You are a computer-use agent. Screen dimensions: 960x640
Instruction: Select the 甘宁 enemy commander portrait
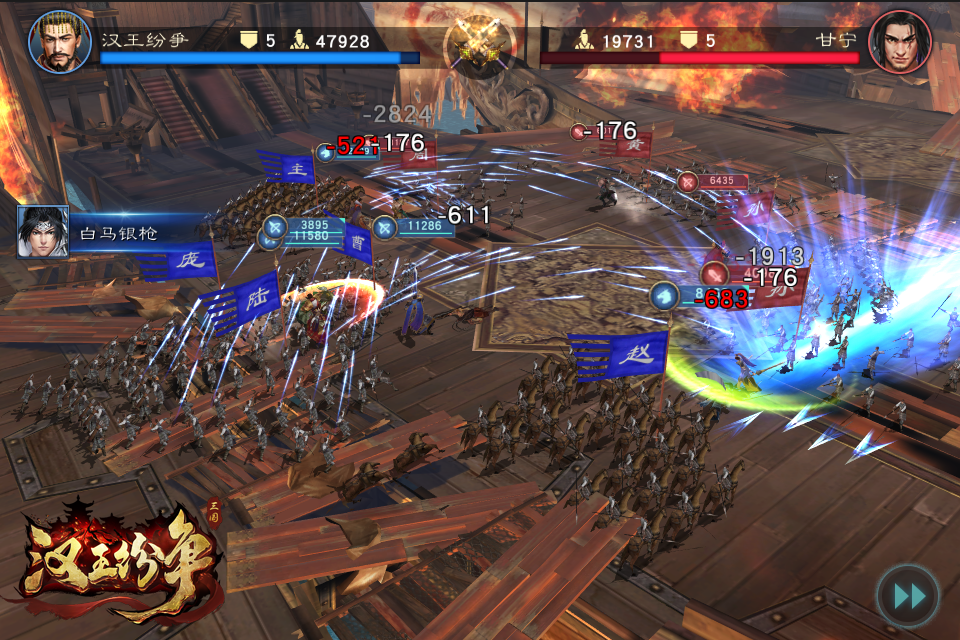pos(900,42)
